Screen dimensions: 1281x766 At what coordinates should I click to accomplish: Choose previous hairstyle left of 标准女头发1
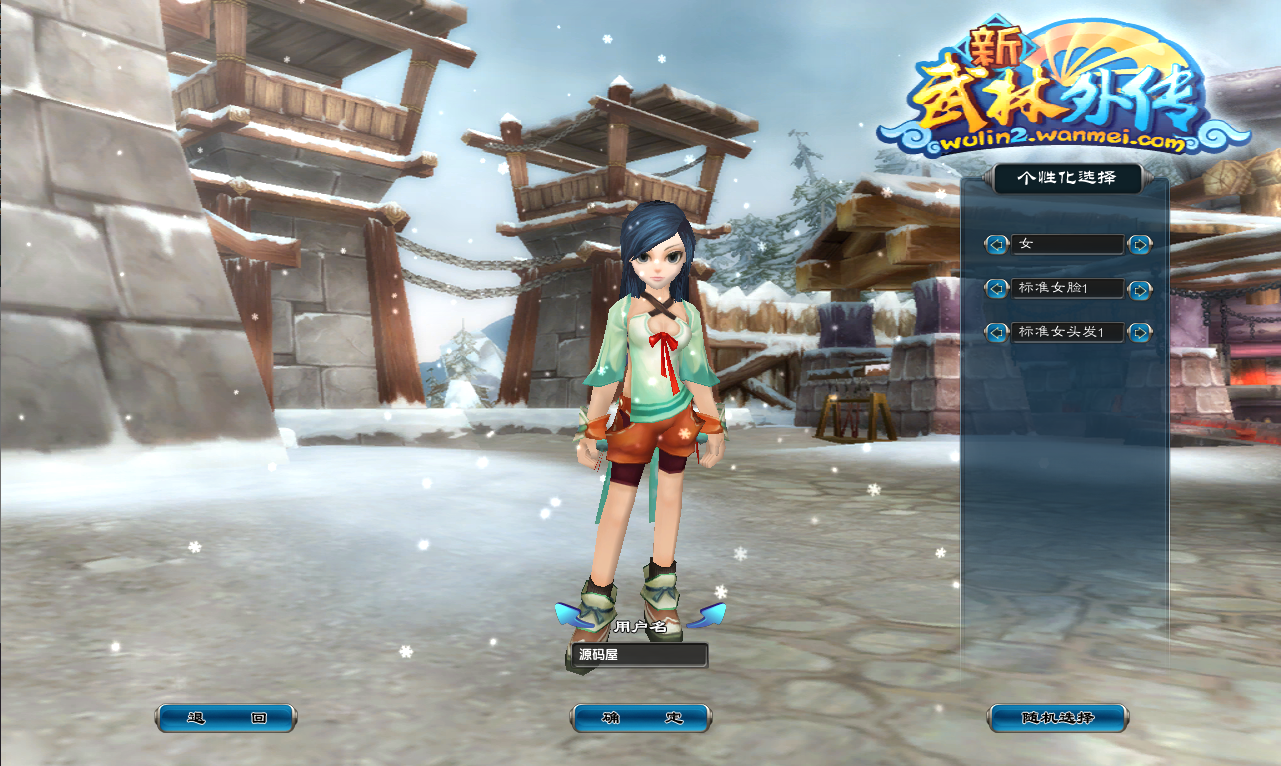996,332
